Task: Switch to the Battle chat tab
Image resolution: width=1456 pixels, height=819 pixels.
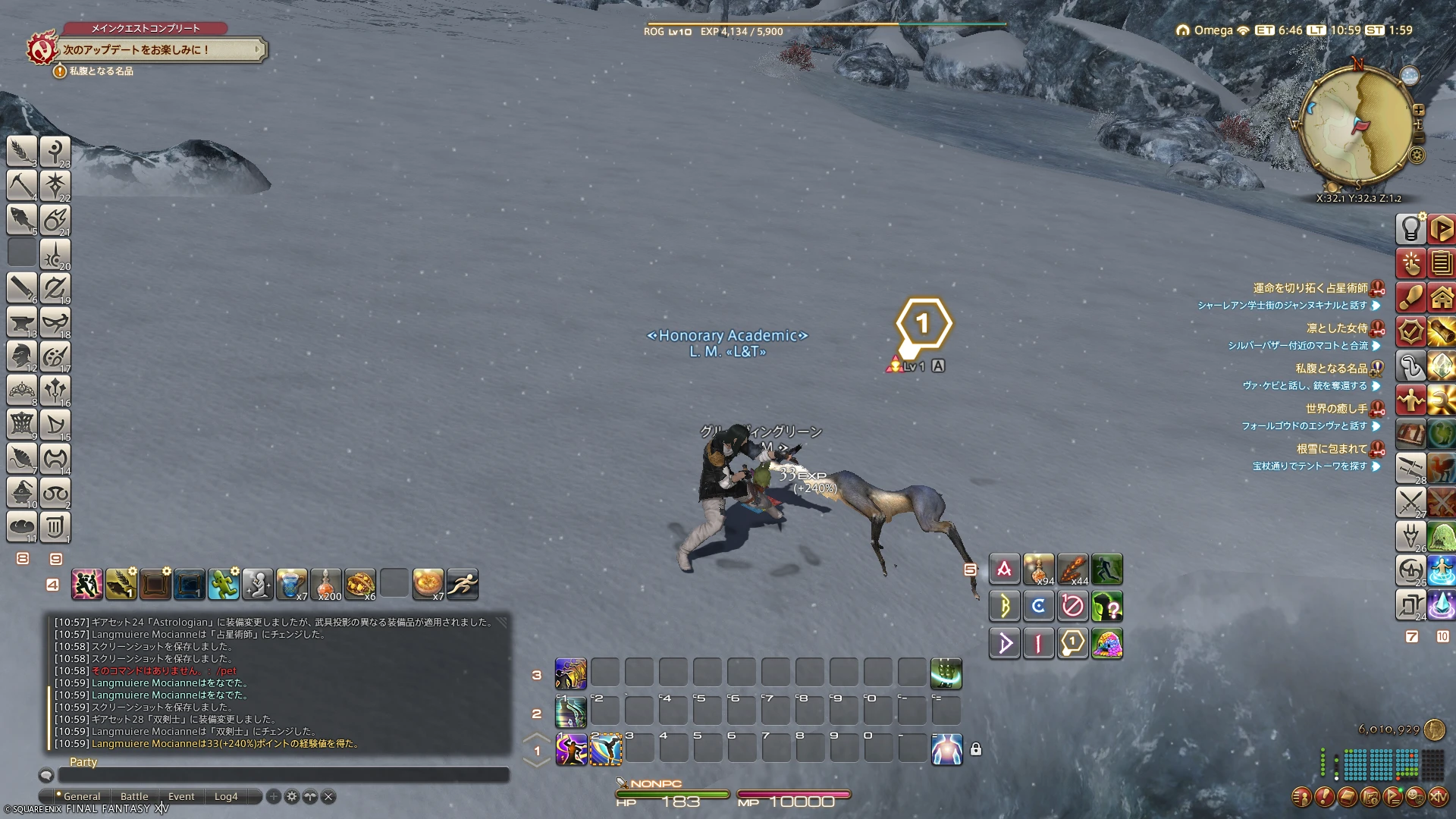Action: coord(134,796)
